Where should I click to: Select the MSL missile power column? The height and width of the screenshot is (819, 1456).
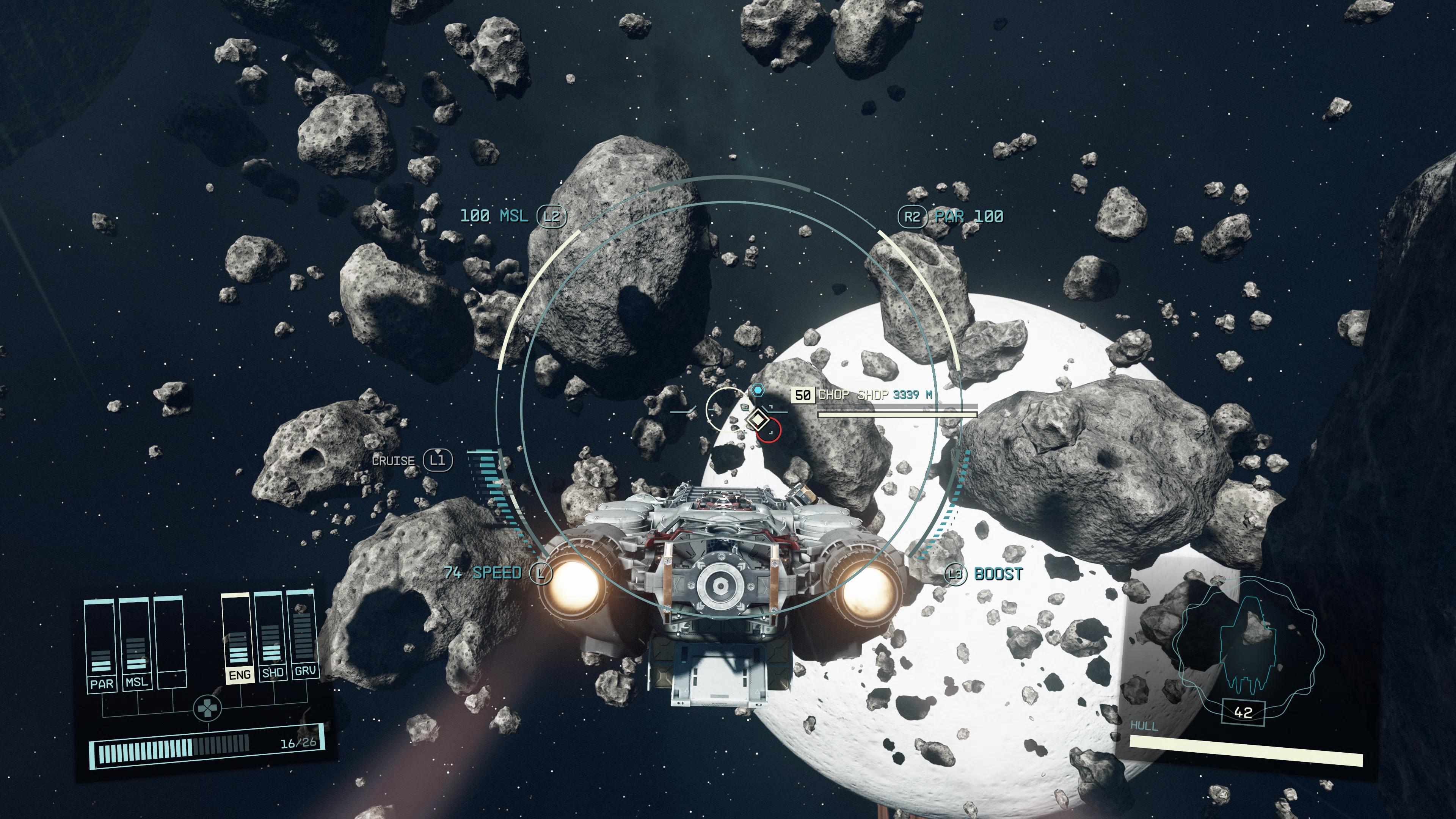click(136, 643)
